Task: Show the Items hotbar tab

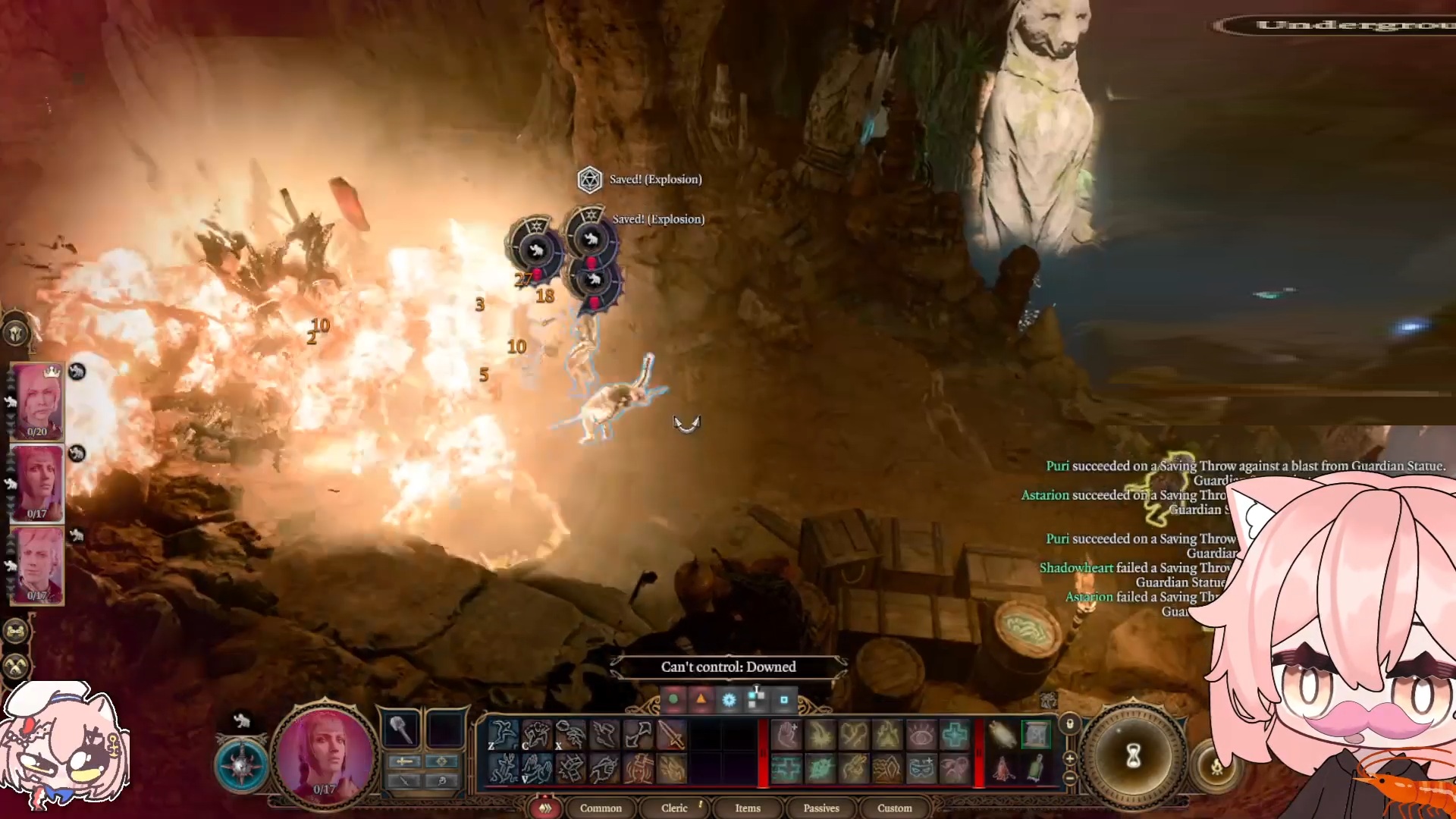Action: click(747, 808)
